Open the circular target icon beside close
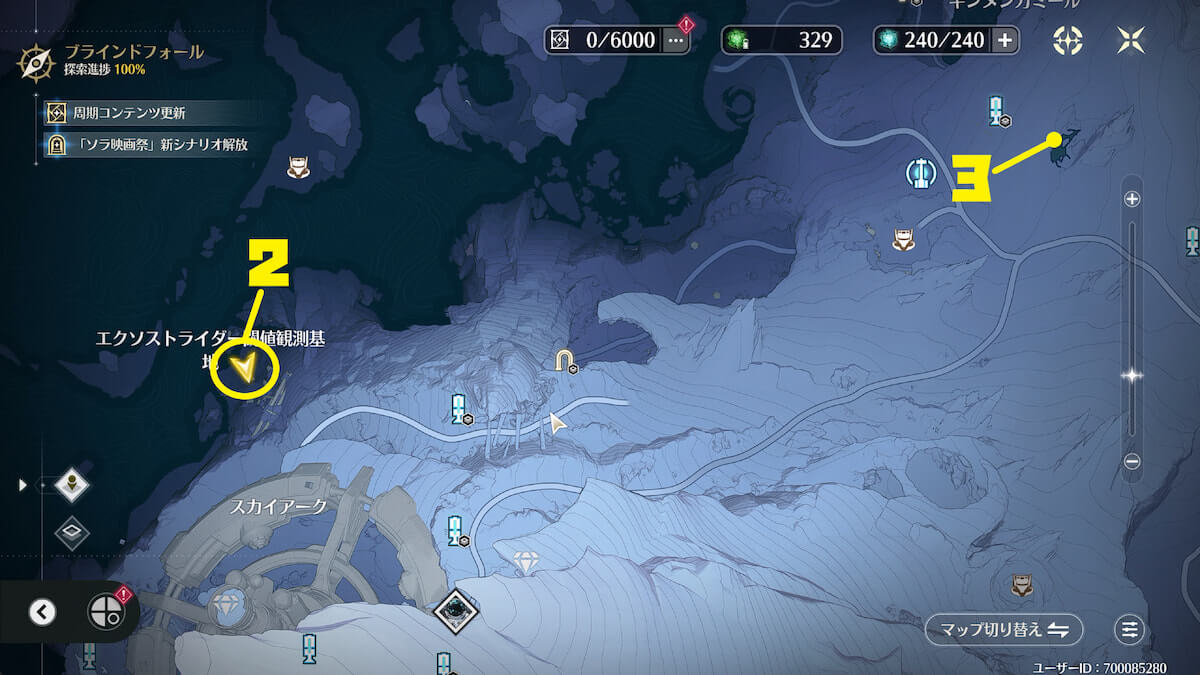 (1068, 40)
